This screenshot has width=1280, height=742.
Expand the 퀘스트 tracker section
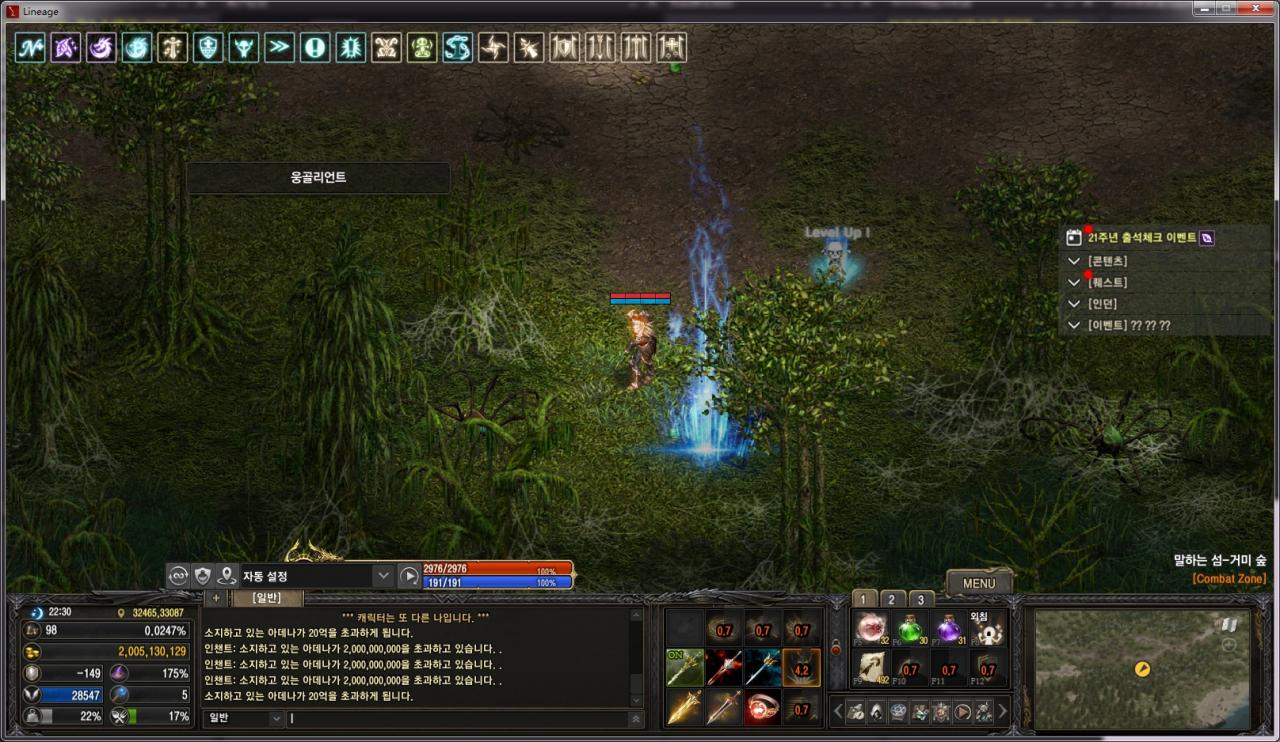tap(1074, 283)
